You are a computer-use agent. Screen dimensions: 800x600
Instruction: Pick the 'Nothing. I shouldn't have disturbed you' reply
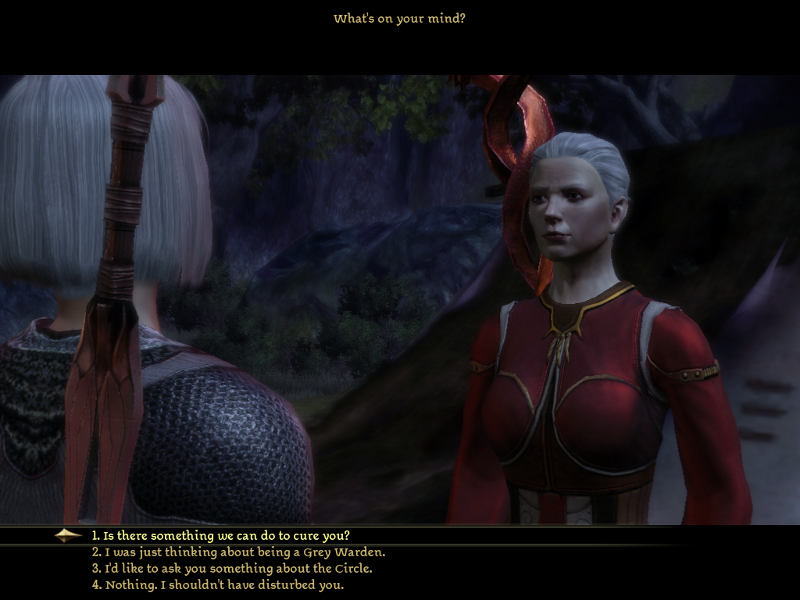pos(218,585)
